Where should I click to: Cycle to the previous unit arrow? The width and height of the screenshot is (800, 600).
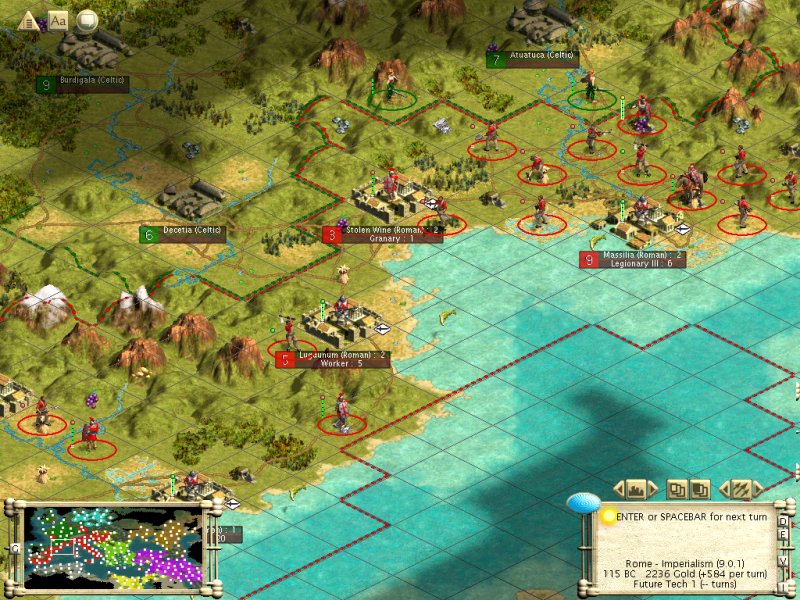[x=723, y=489]
